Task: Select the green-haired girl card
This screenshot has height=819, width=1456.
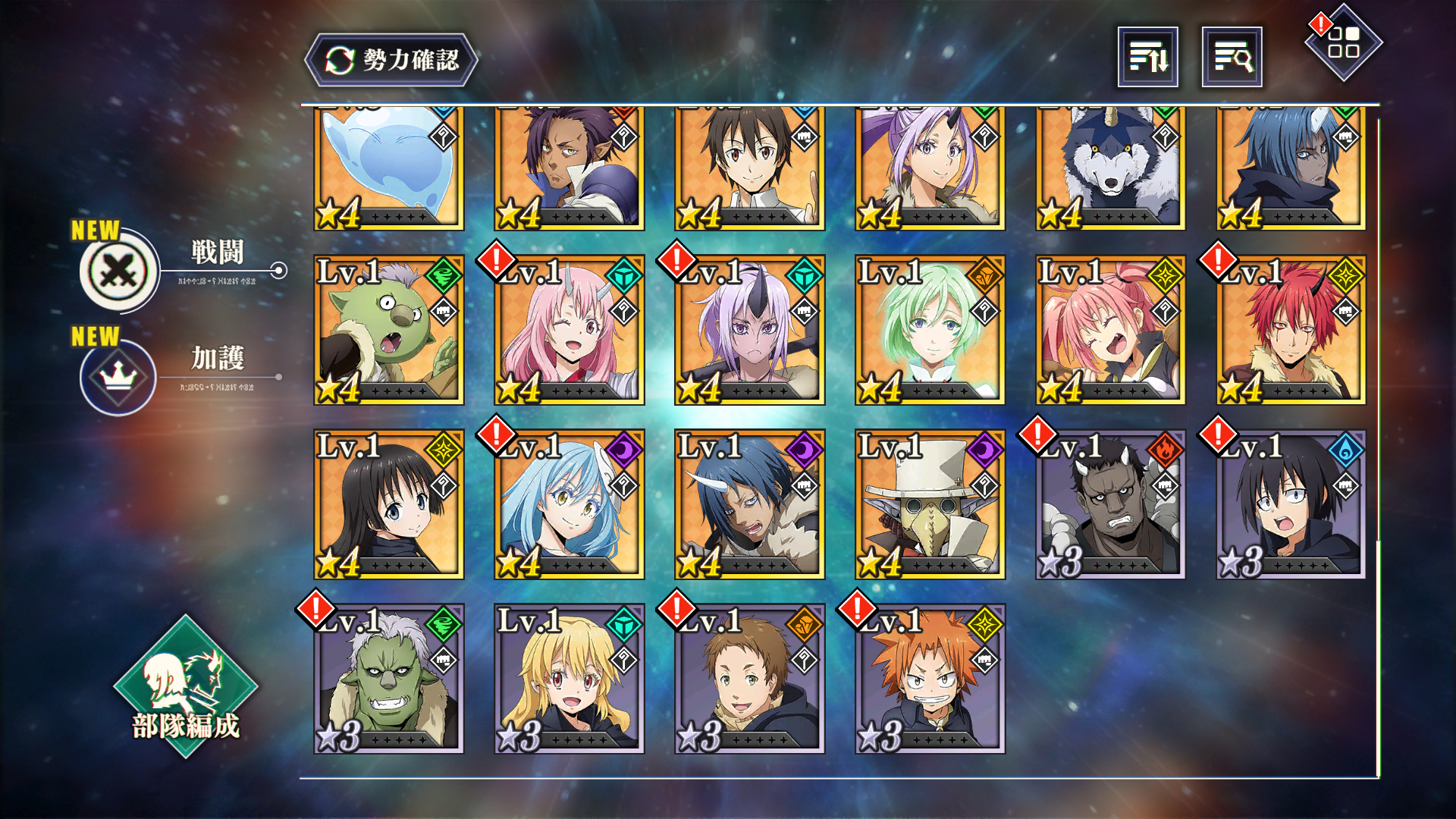Action: [930, 330]
